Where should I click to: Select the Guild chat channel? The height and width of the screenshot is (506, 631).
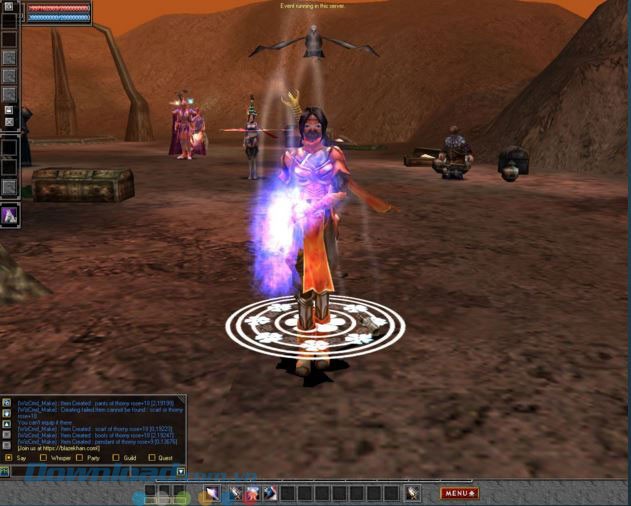point(115,458)
